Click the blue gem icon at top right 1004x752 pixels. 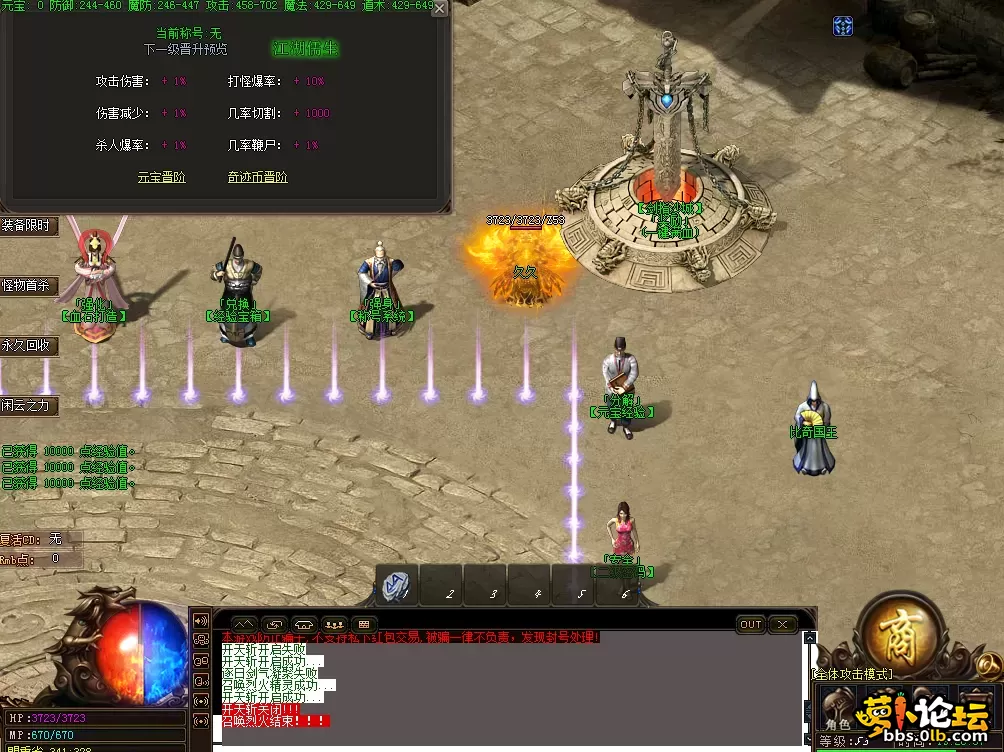coord(843,26)
